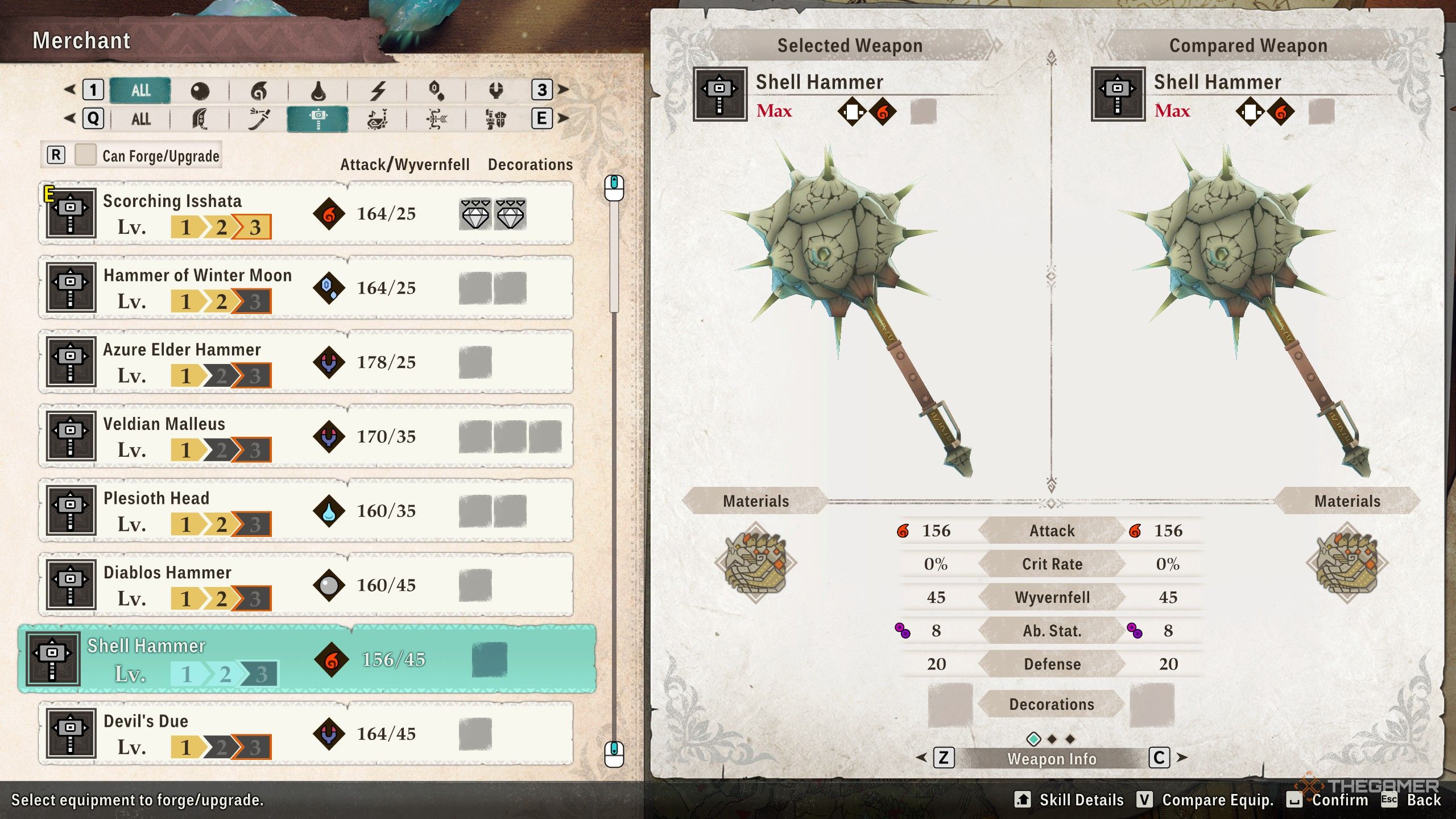
Task: Show all elements with top ALL tab
Action: (x=140, y=90)
